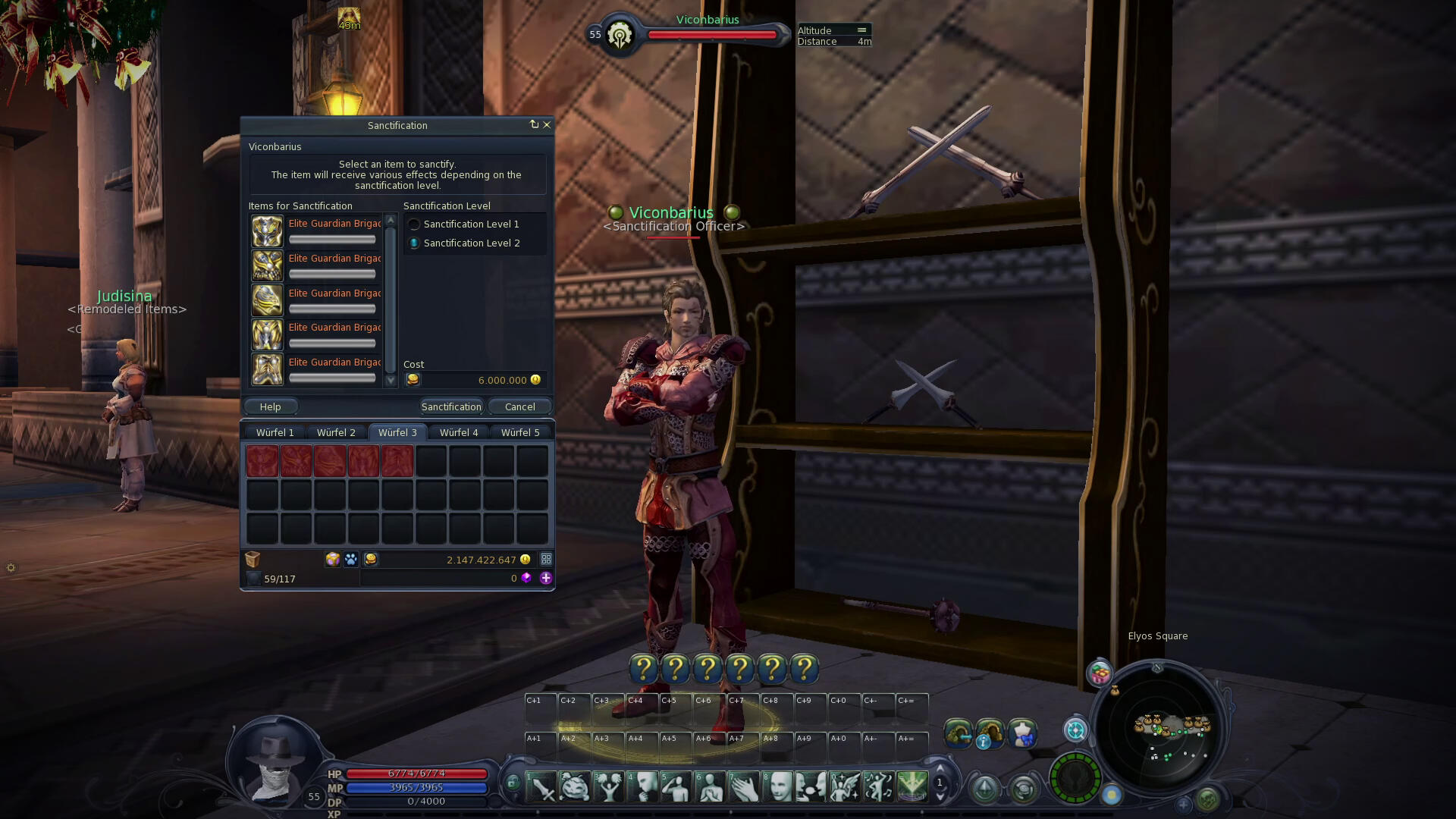Confirm with the Sanctification button

coord(451,407)
